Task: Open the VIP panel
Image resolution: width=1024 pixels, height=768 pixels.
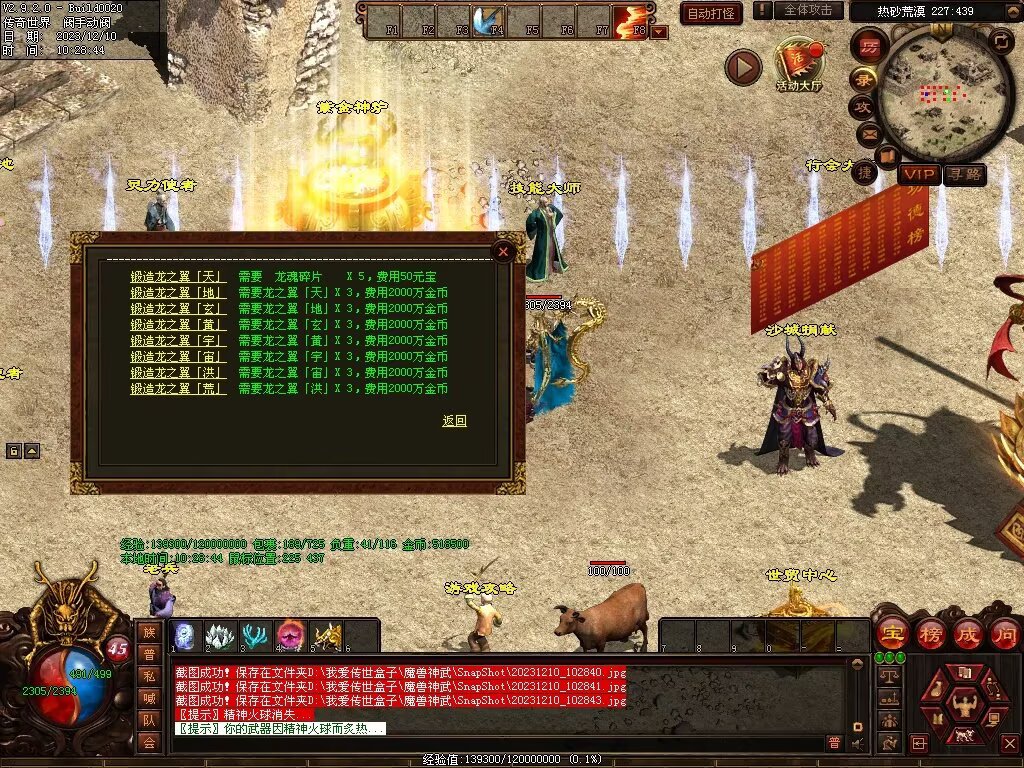Action: pos(918,175)
